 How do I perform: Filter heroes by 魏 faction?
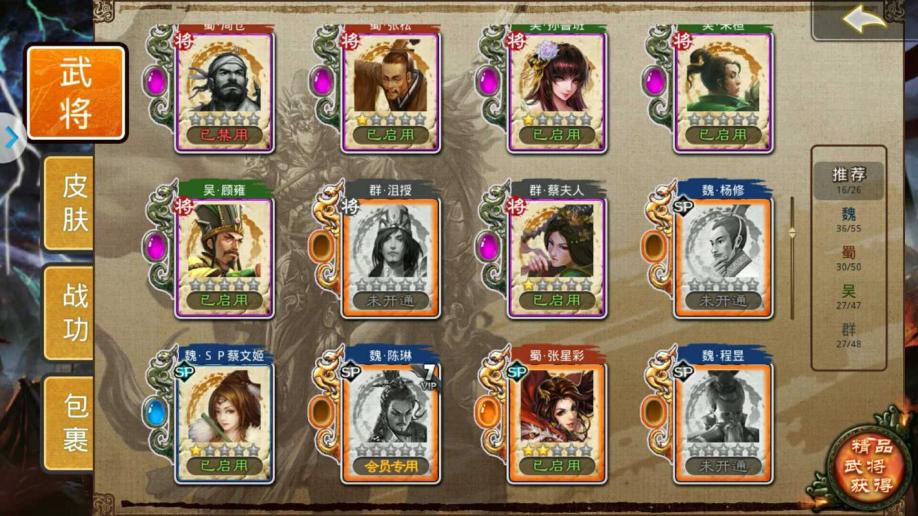(848, 219)
